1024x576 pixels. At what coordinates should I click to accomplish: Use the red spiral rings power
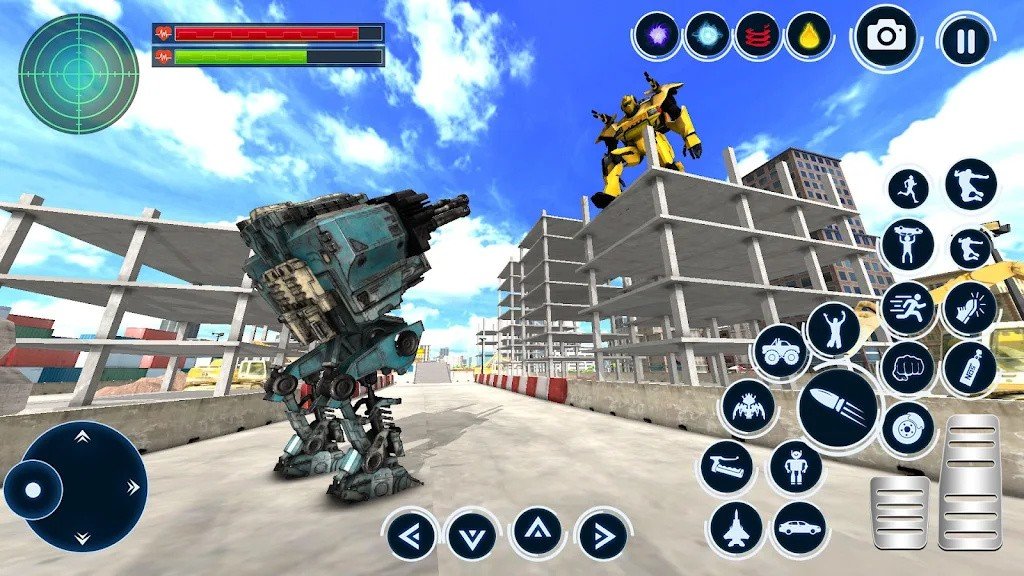click(x=757, y=35)
